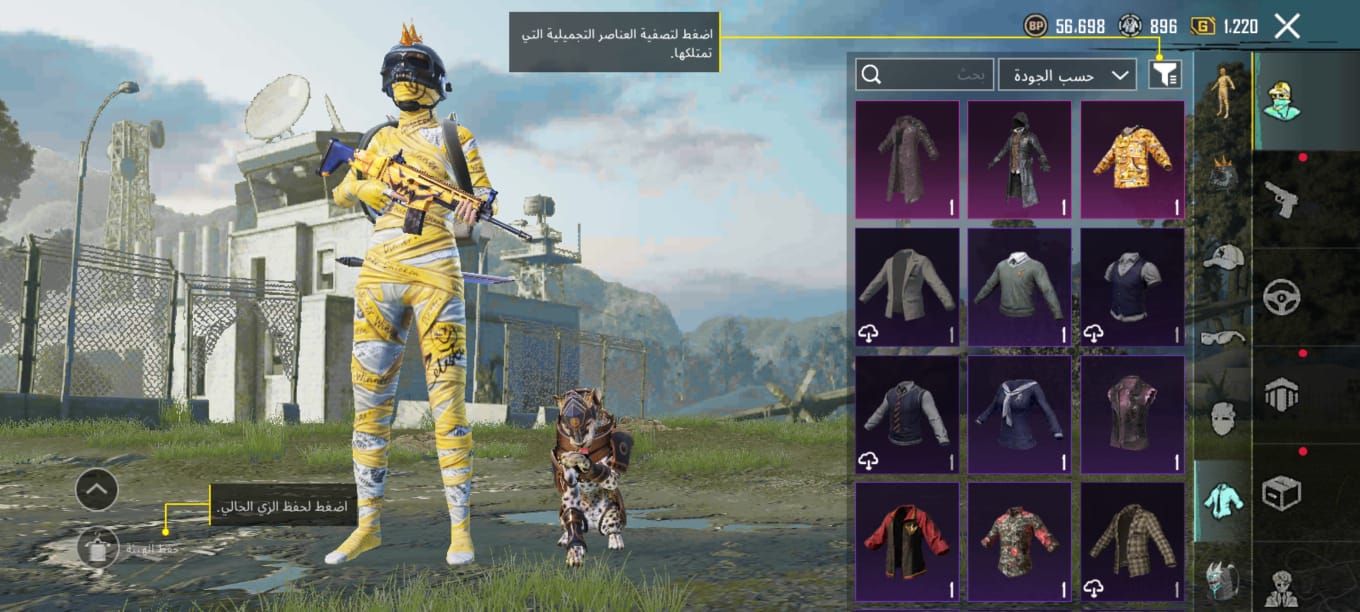Pick the plaid checkered jacket
This screenshot has height=612, width=1360.
pos(1132,541)
